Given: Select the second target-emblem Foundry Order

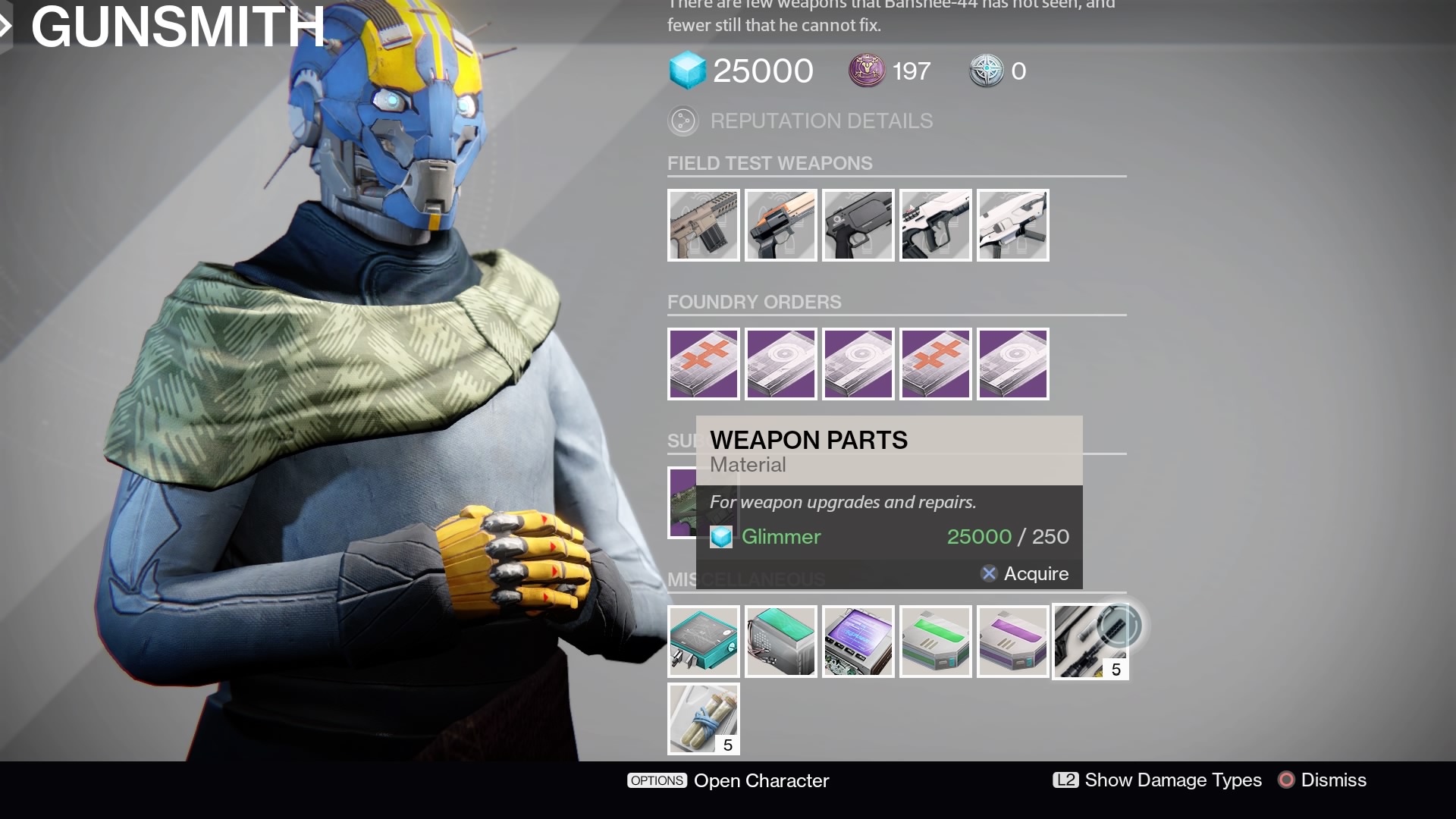Looking at the screenshot, I should 858,364.
